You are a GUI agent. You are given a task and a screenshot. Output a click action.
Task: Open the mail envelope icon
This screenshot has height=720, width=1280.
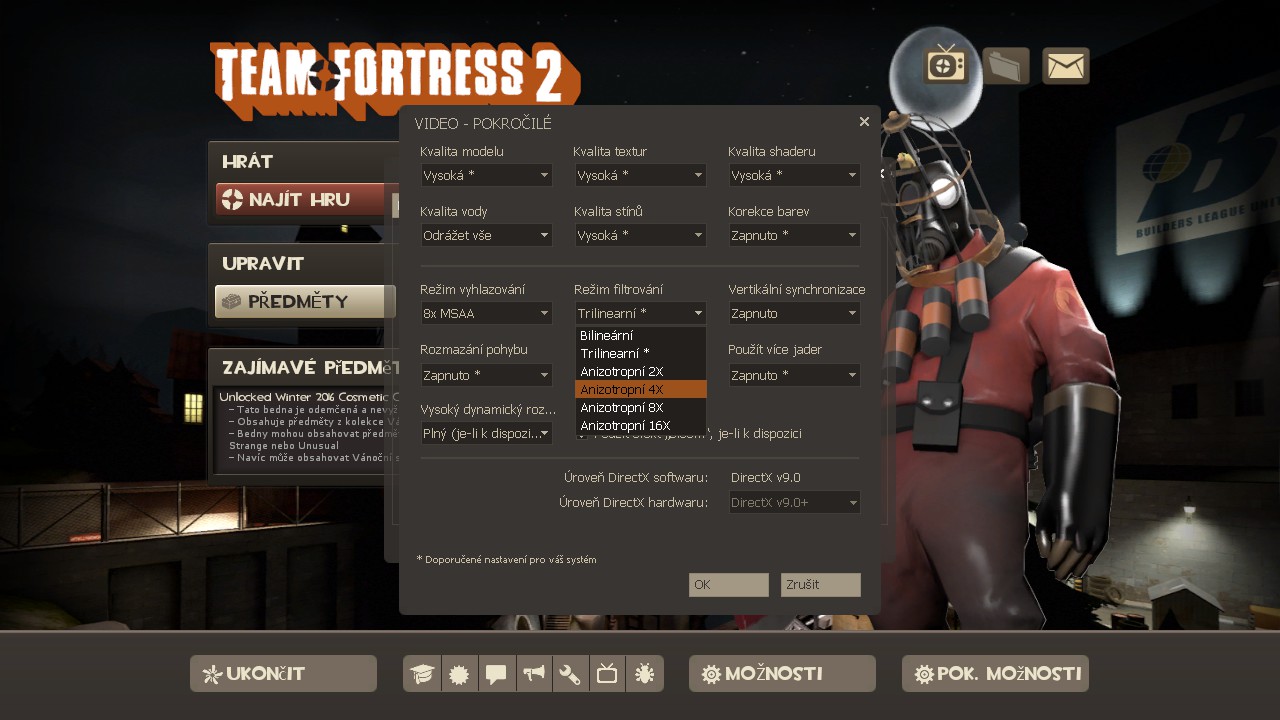[x=1066, y=67]
